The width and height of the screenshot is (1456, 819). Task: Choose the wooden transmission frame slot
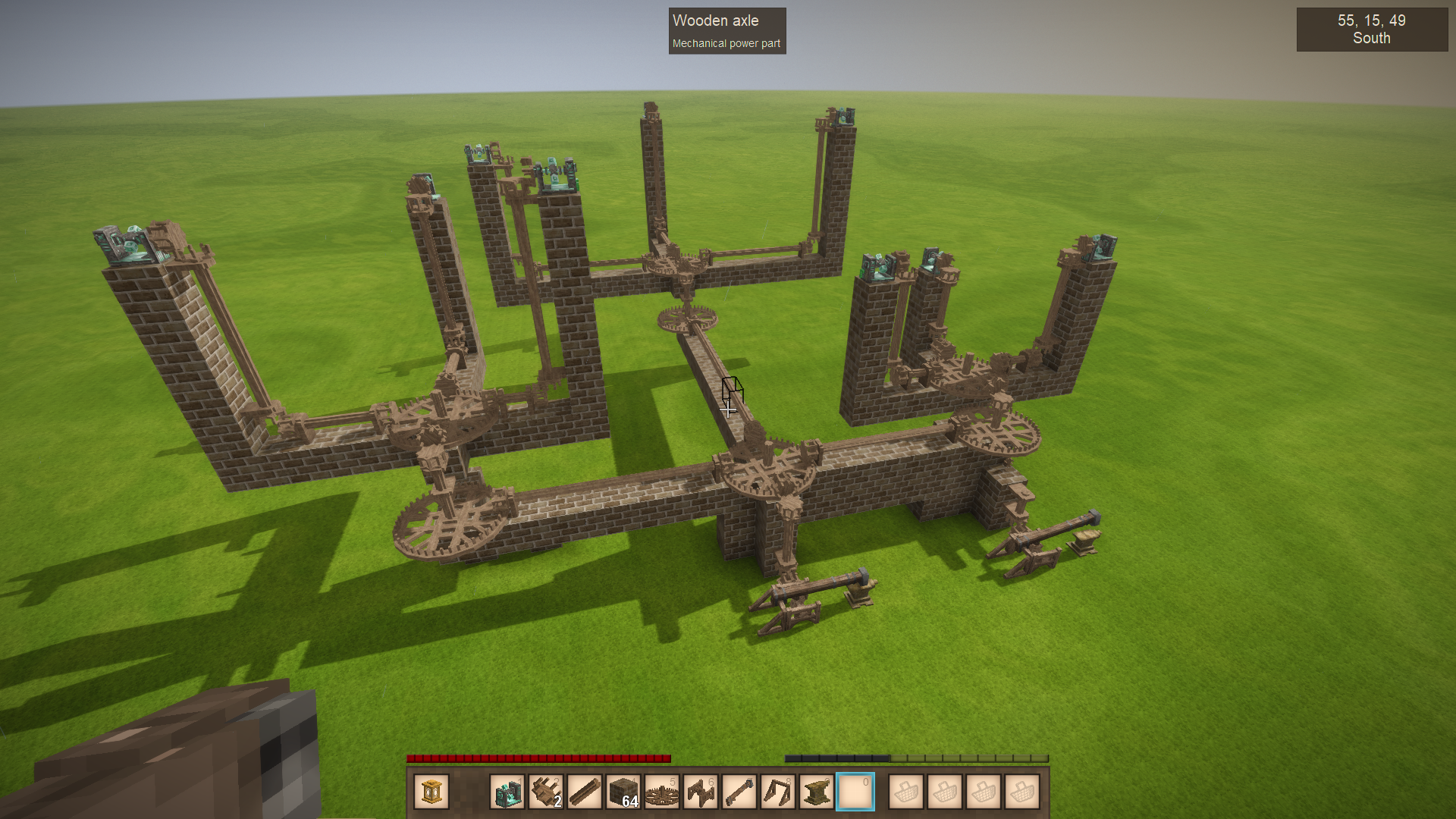[x=701, y=792]
